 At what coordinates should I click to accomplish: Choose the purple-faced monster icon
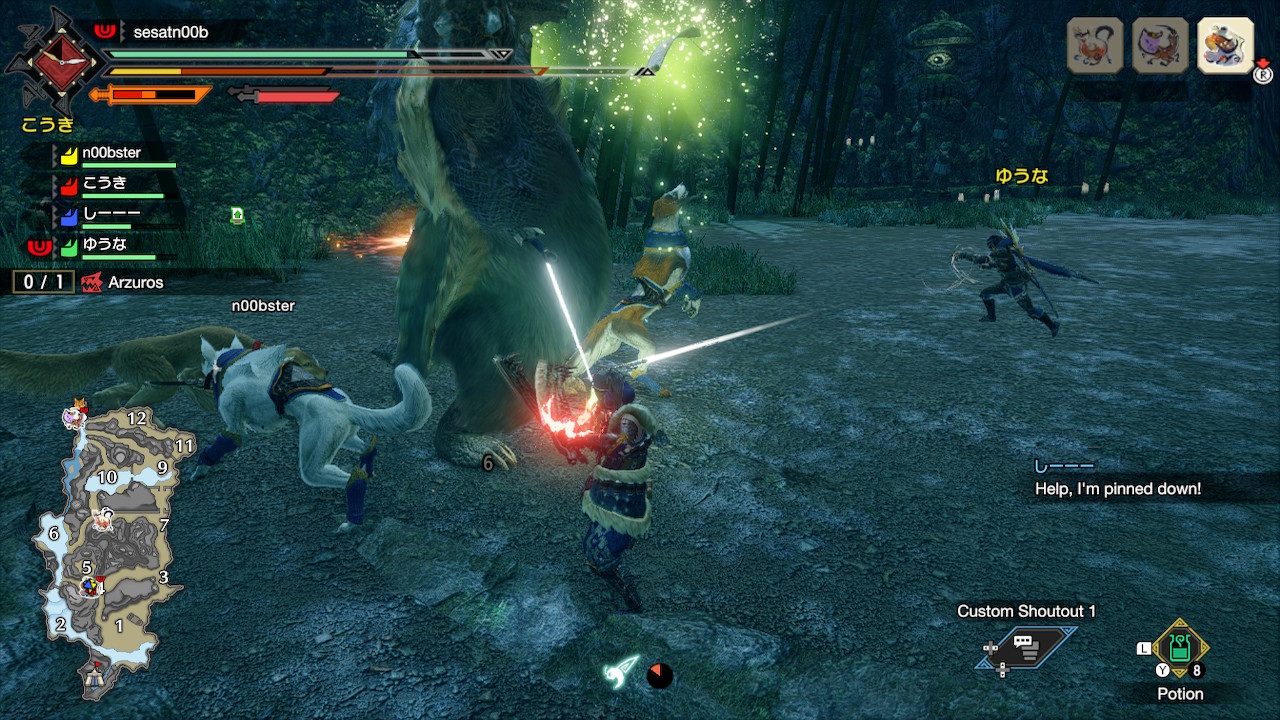pyautogui.click(x=1160, y=45)
